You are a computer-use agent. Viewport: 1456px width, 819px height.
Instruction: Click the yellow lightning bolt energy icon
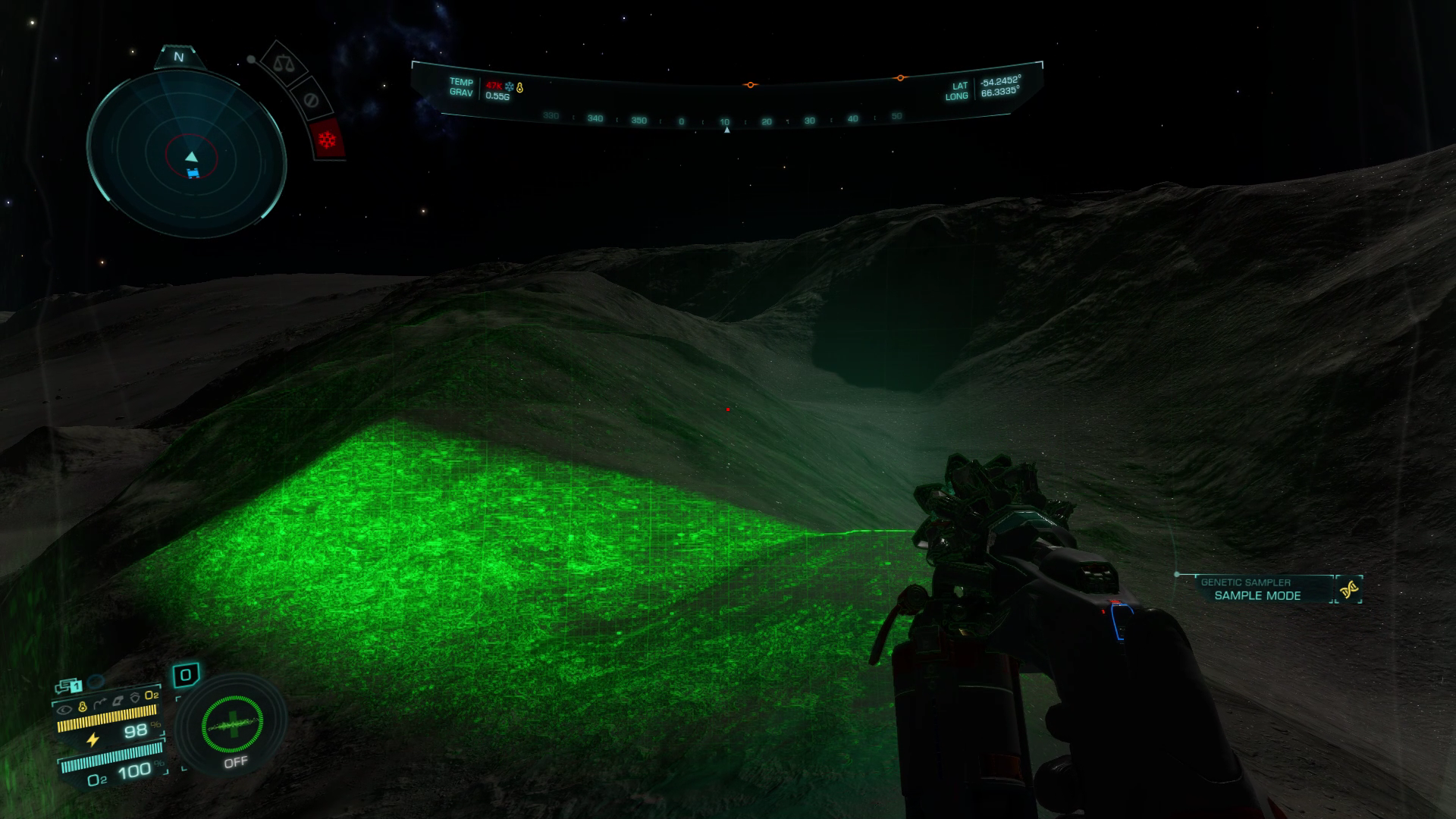(x=93, y=739)
